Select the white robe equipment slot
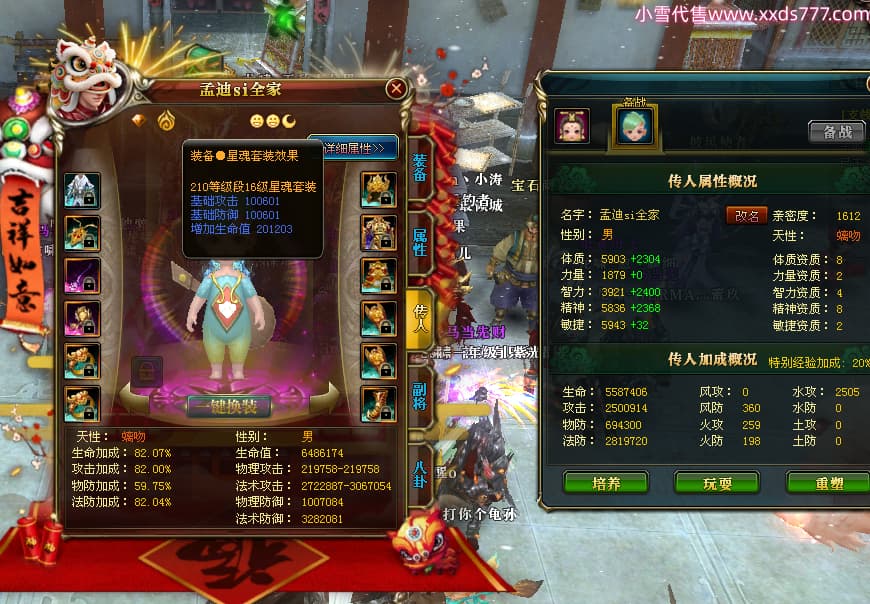The height and width of the screenshot is (604, 870). (82, 190)
